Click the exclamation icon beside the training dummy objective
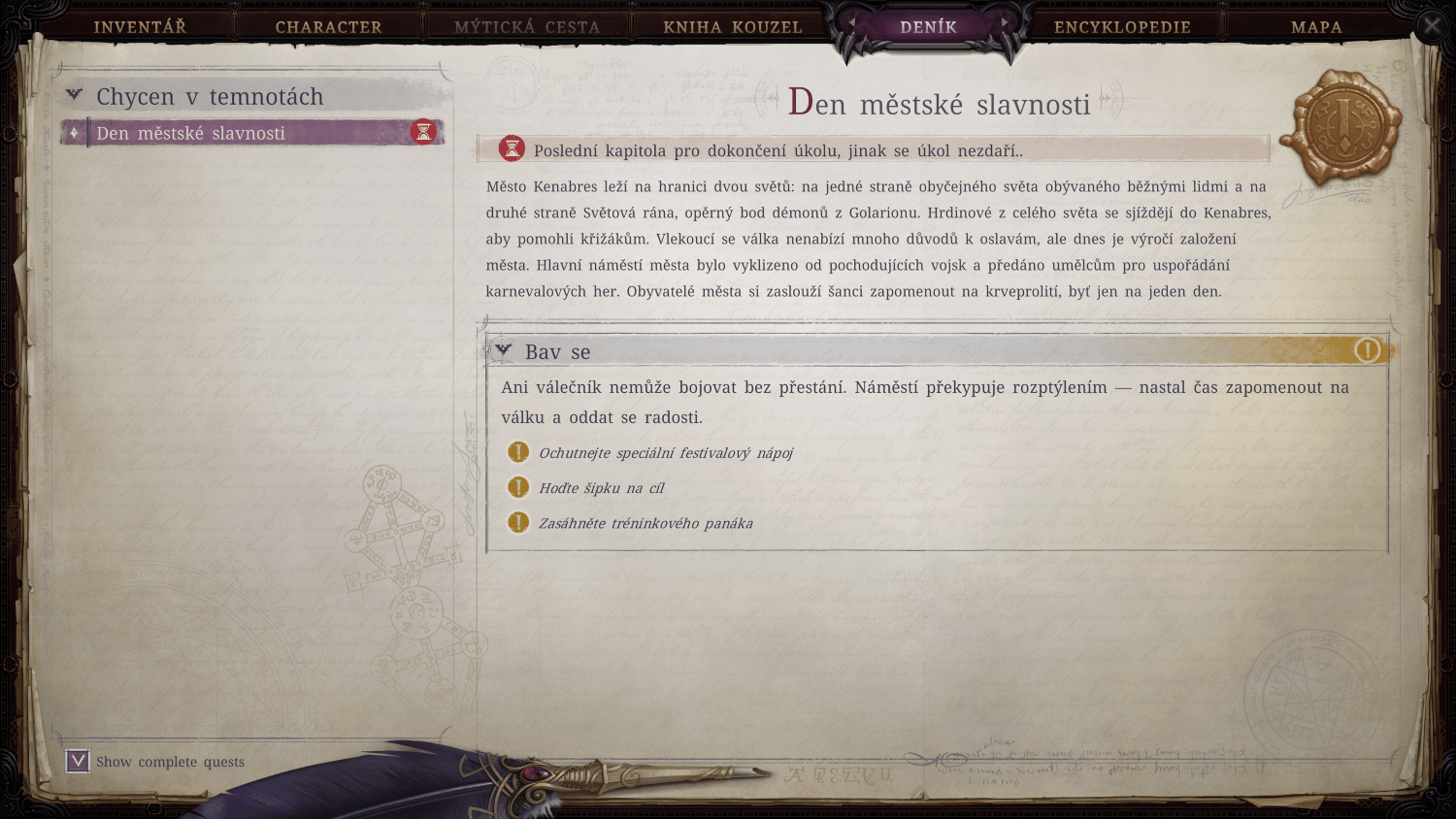The image size is (1456, 819). point(517,523)
